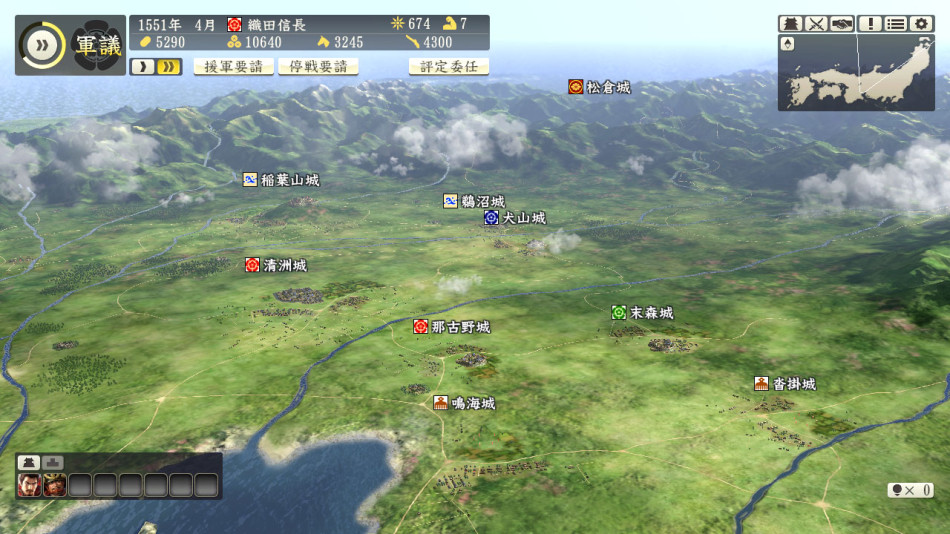Set double-arrow fast game speed

coord(169,67)
